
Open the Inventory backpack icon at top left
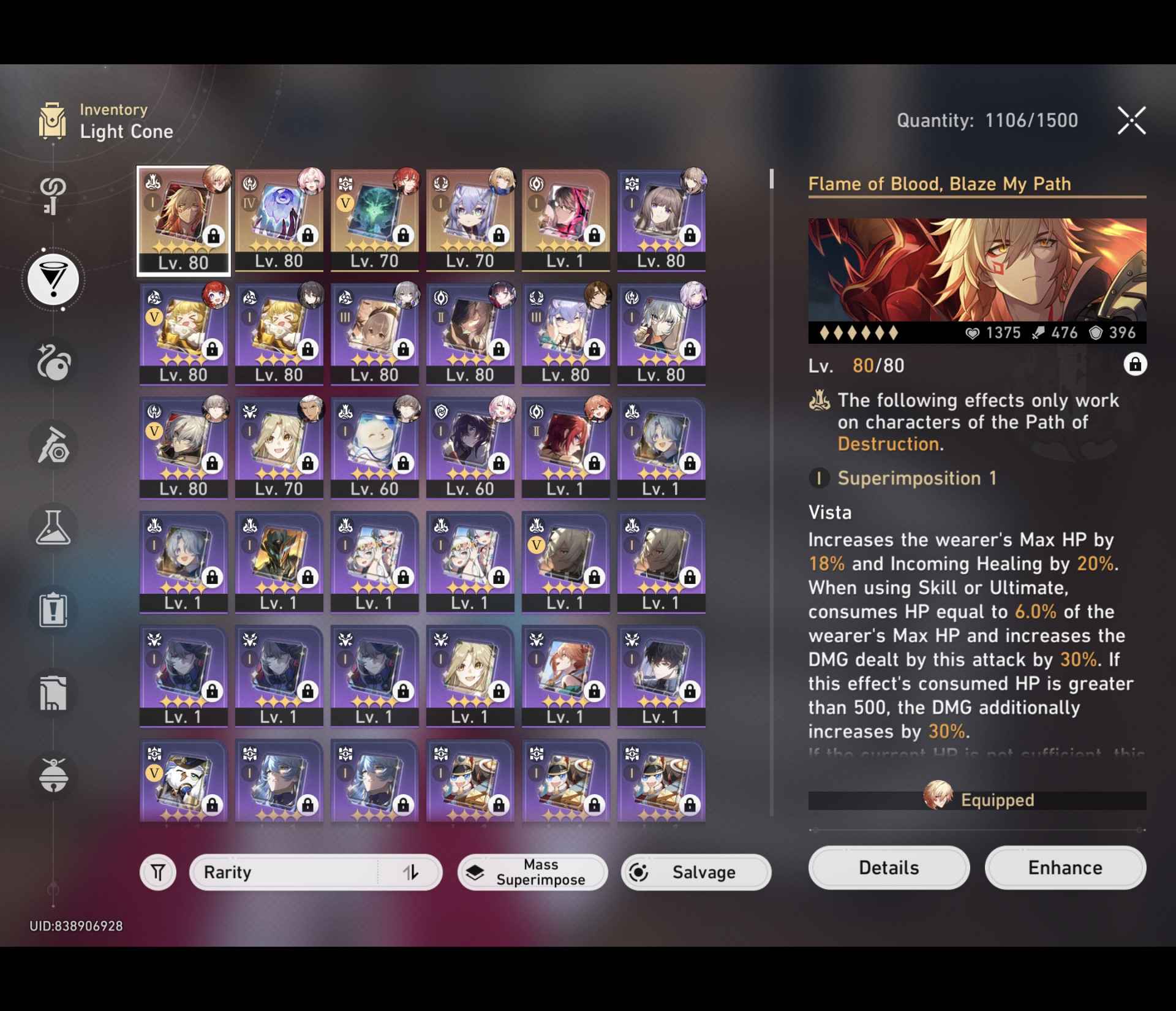tap(54, 121)
